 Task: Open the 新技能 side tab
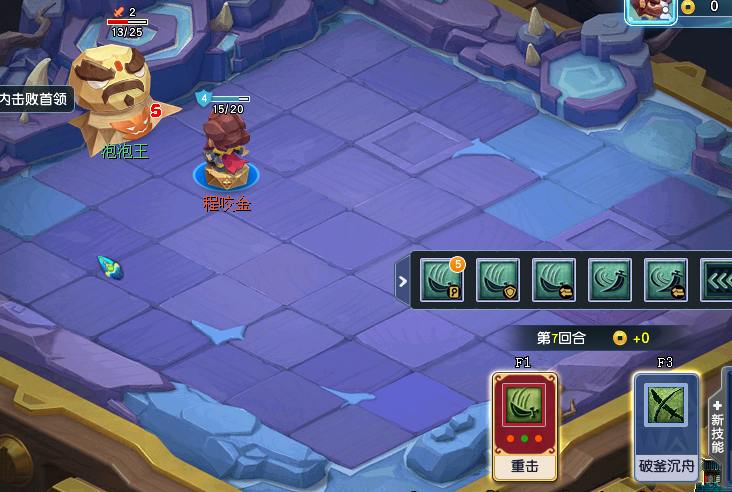(x=719, y=425)
